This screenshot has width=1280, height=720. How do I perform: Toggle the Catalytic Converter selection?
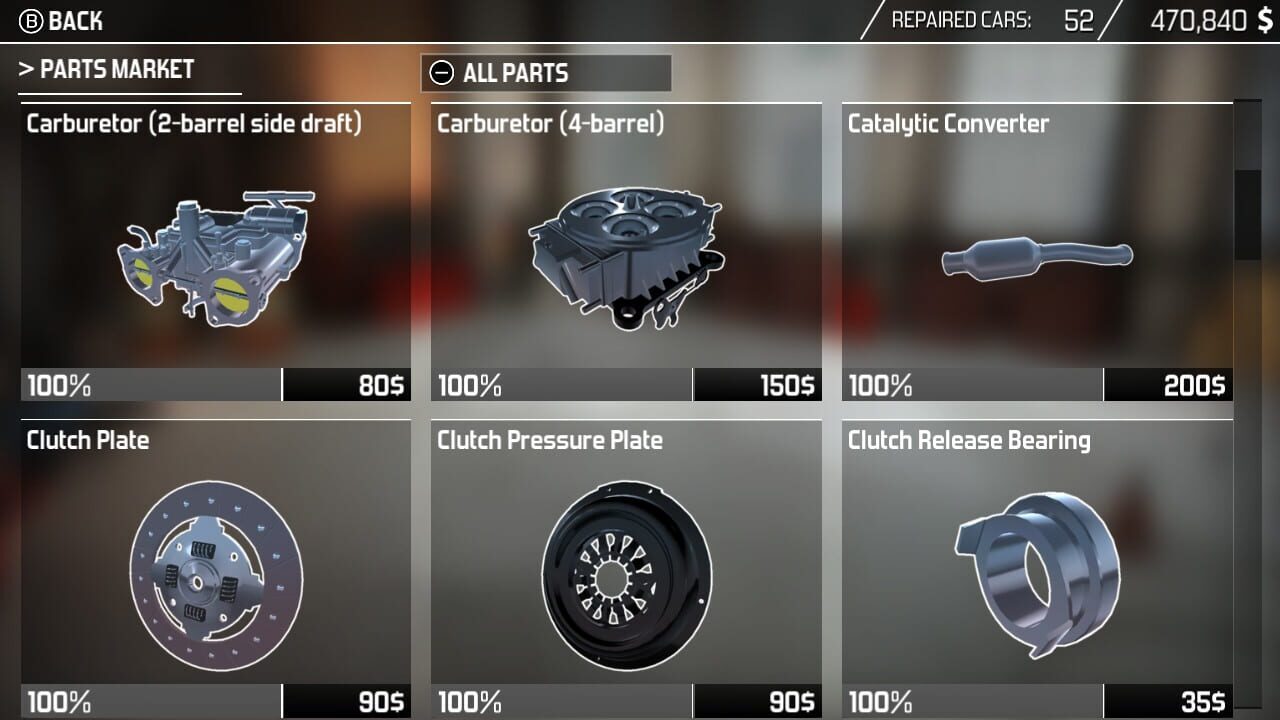pos(1035,255)
